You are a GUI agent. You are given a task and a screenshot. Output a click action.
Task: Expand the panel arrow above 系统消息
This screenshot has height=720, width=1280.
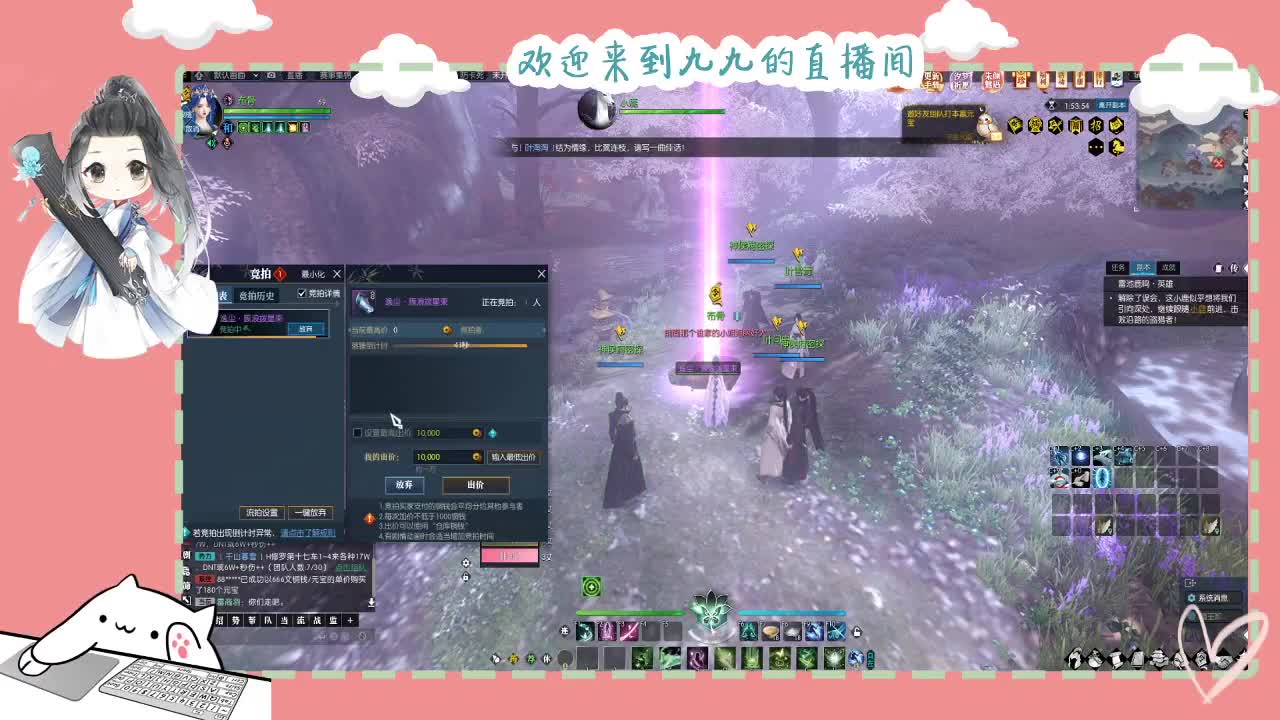1190,581
